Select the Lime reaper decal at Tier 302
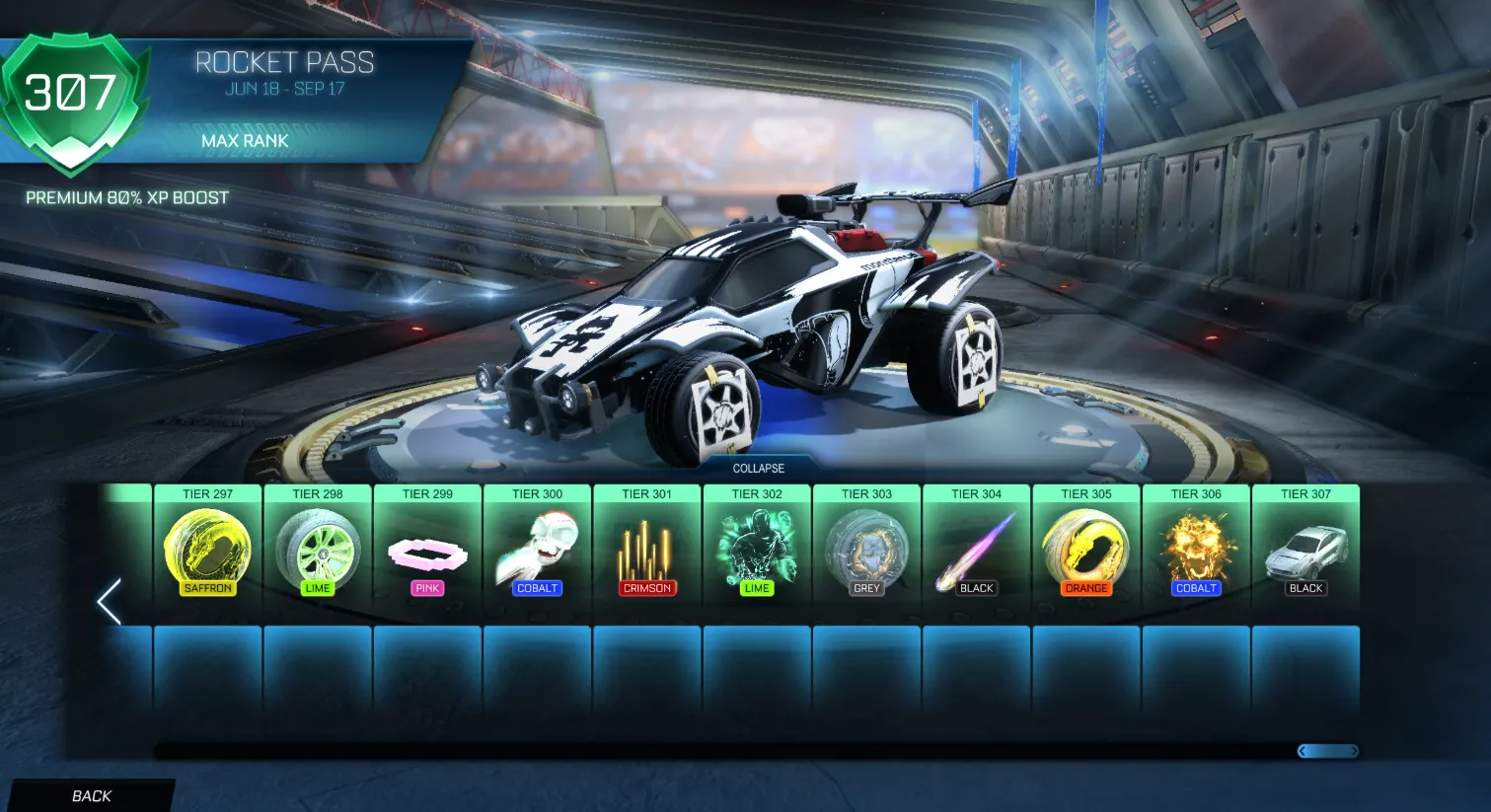This screenshot has width=1491, height=812. (x=757, y=551)
